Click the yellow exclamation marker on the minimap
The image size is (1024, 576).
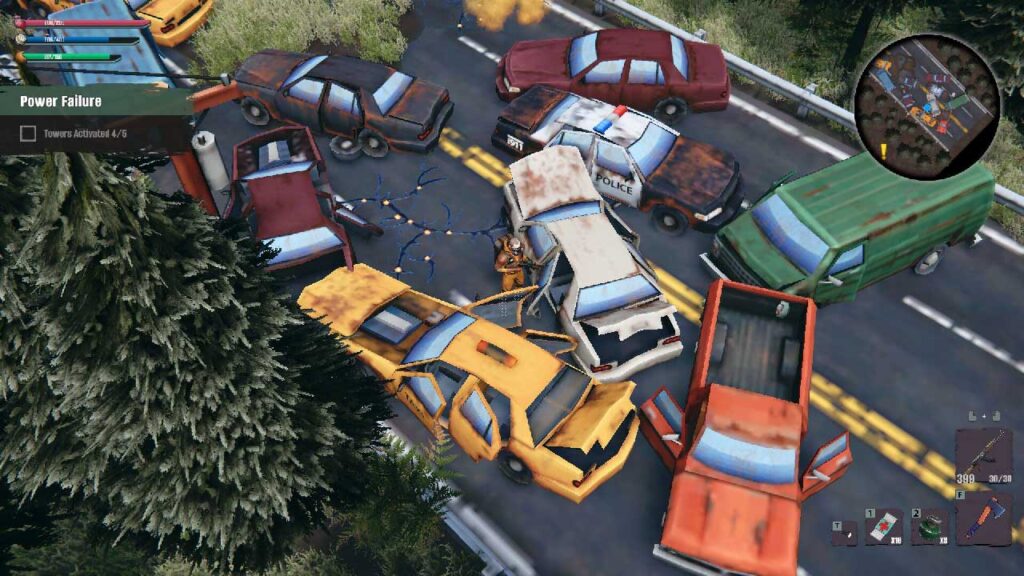884,152
